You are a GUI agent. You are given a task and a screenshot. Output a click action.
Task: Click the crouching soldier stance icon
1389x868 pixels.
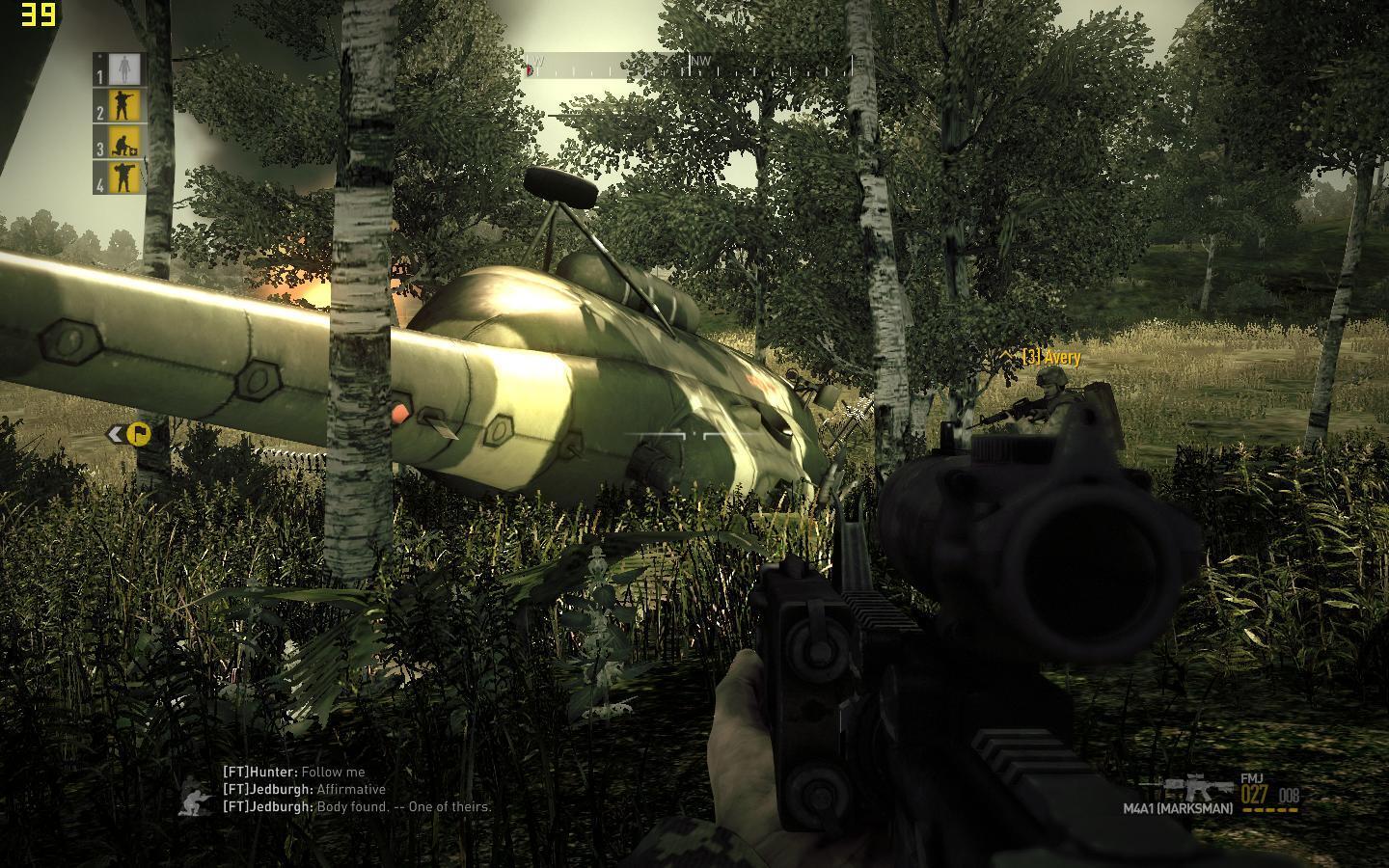[x=197, y=800]
